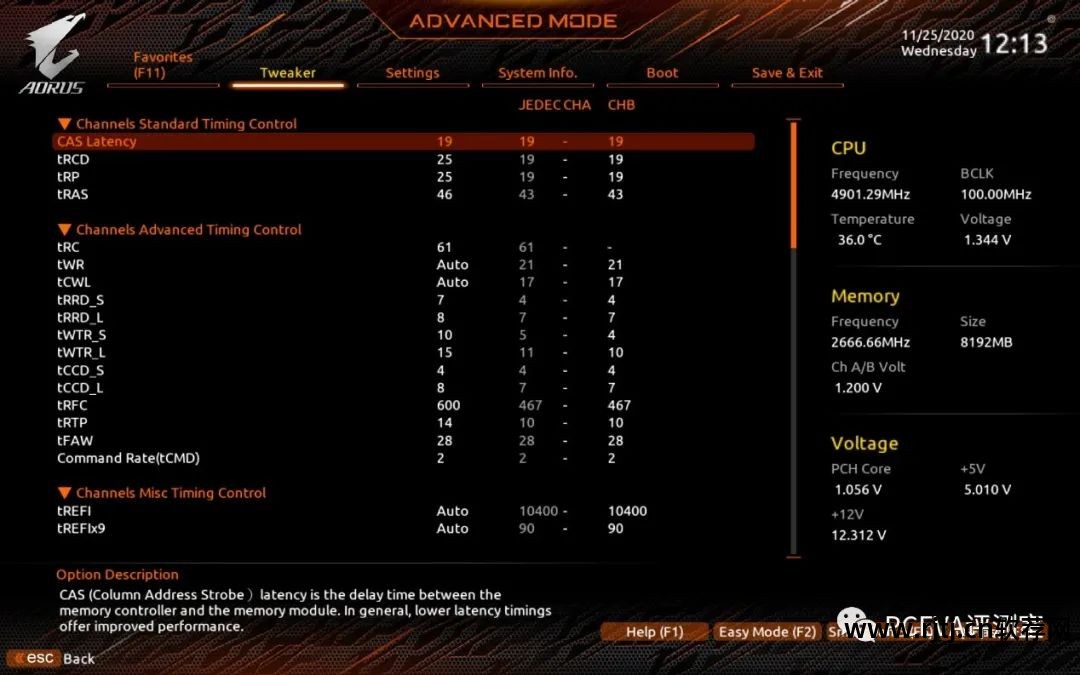Viewport: 1080px width, 675px height.
Task: Choose the tRAS timing row
Action: (x=73, y=194)
